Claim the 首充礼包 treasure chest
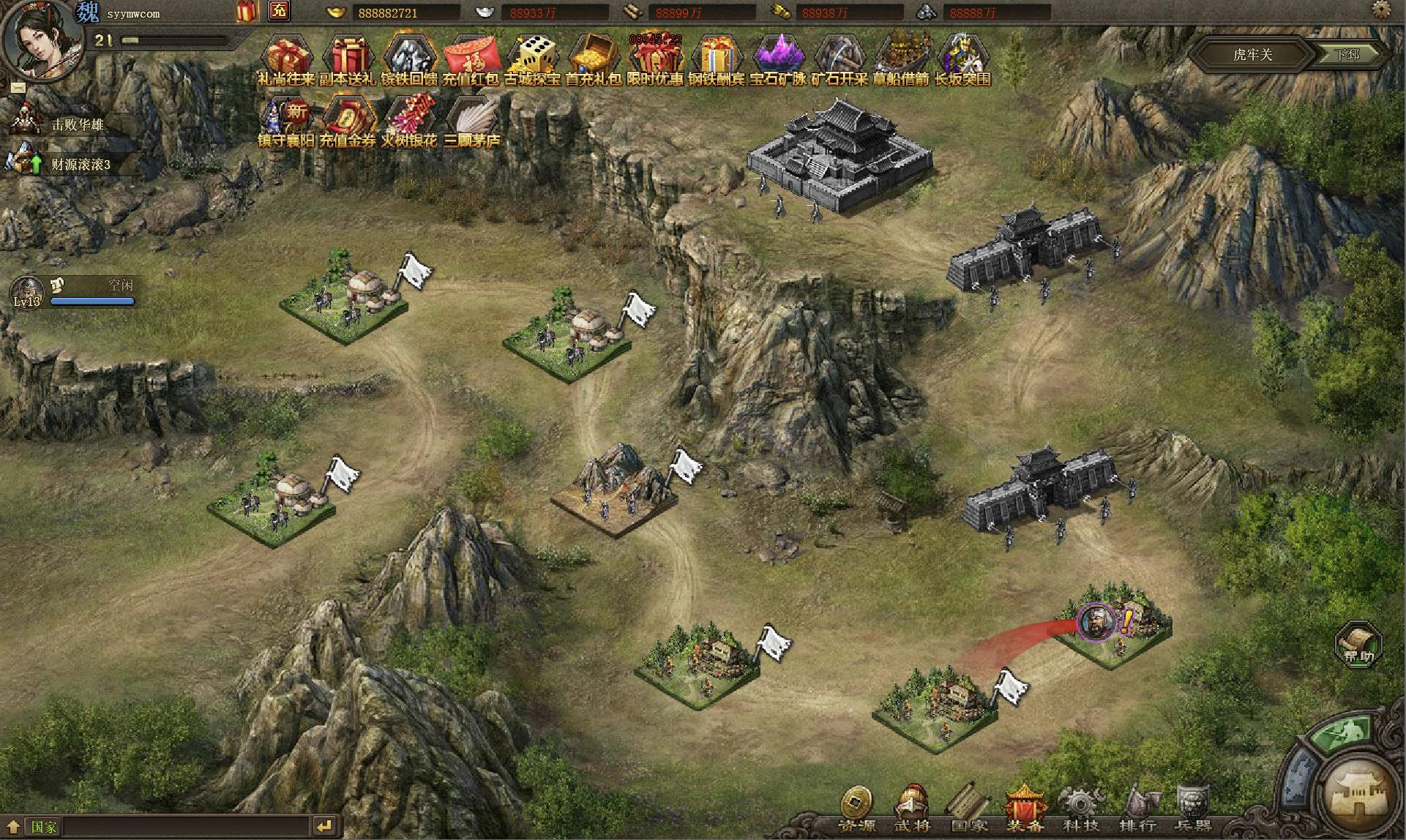This screenshot has width=1406, height=840. coord(594,59)
